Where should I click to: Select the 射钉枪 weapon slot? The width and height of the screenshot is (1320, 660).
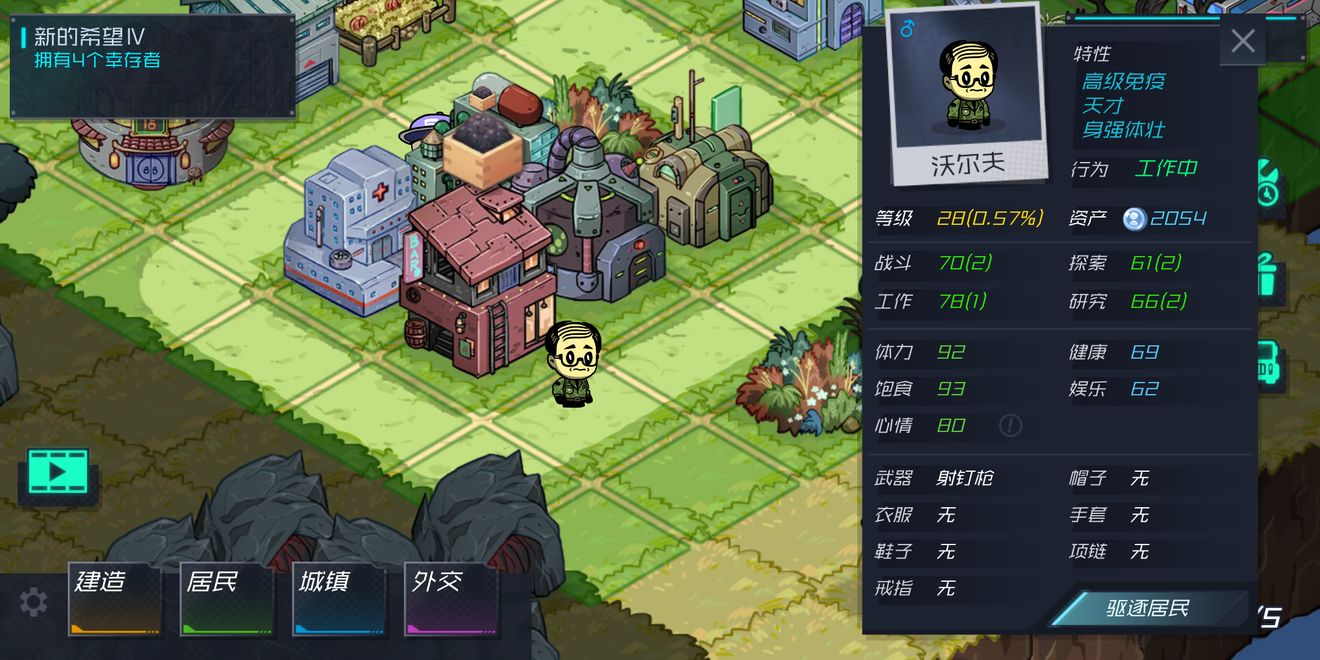coord(964,479)
